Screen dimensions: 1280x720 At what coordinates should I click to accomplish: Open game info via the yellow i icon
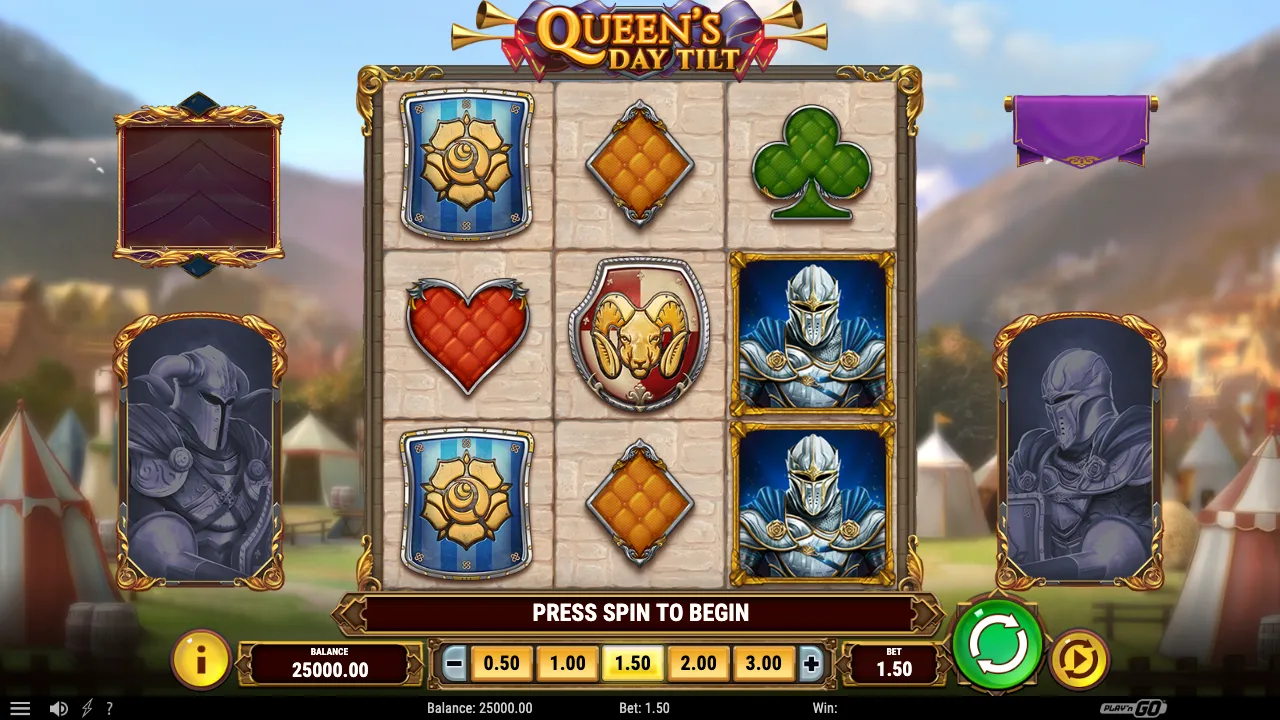click(201, 662)
